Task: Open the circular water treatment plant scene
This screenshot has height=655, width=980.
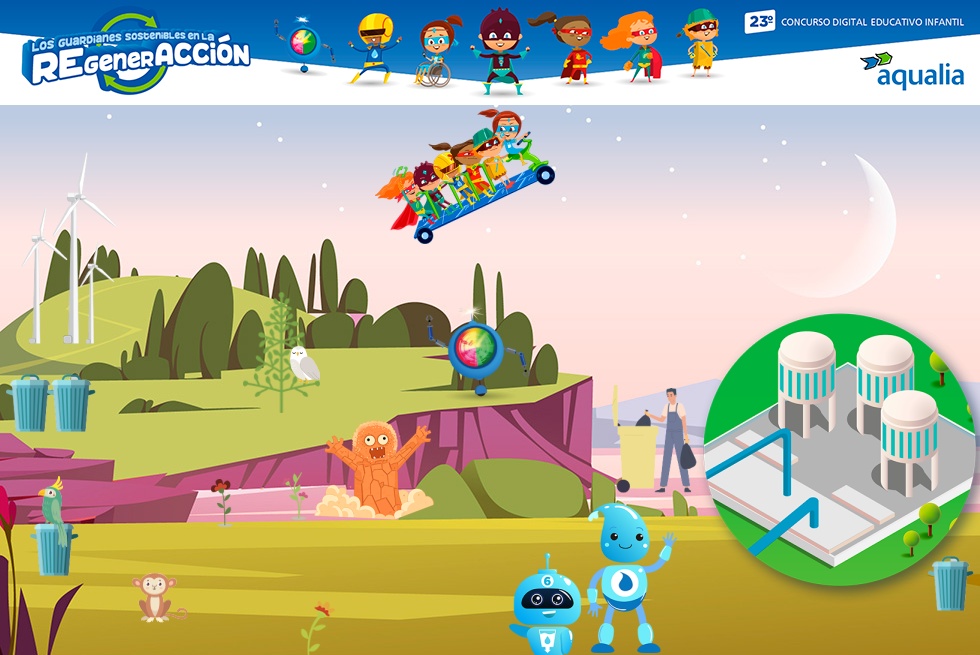Action: 840,450
